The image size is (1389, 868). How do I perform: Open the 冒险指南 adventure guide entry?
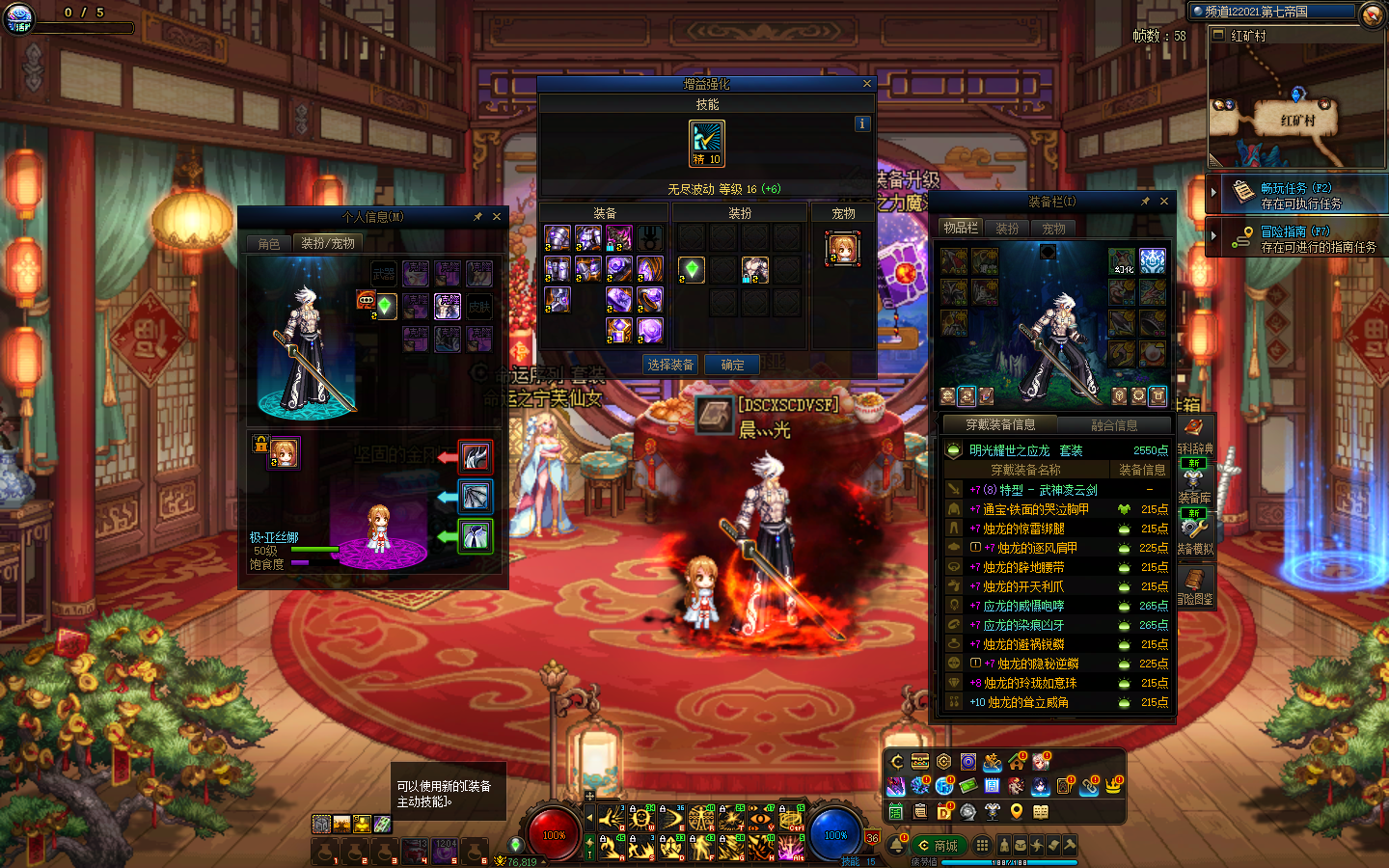pos(1298,239)
